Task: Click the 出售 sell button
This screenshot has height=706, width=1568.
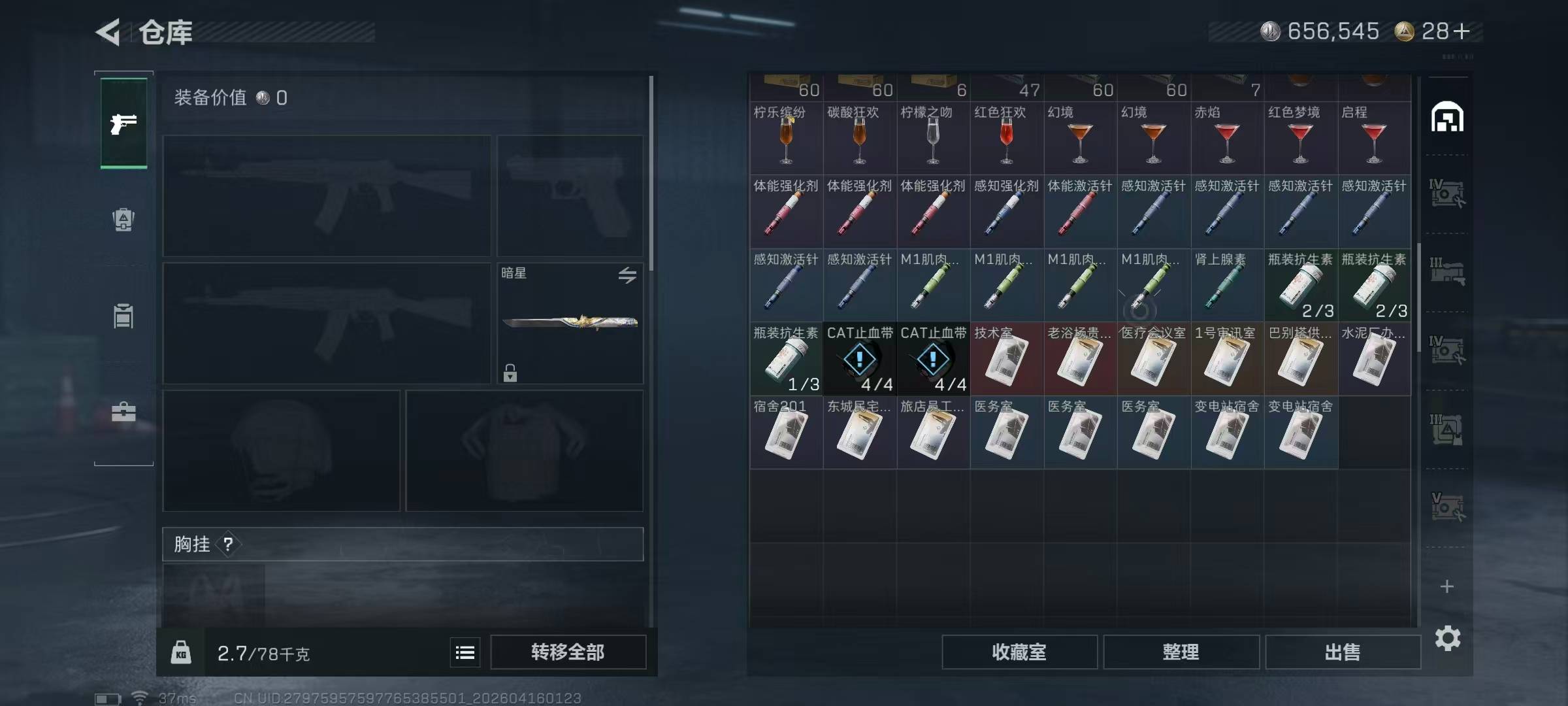Action: tap(1343, 652)
